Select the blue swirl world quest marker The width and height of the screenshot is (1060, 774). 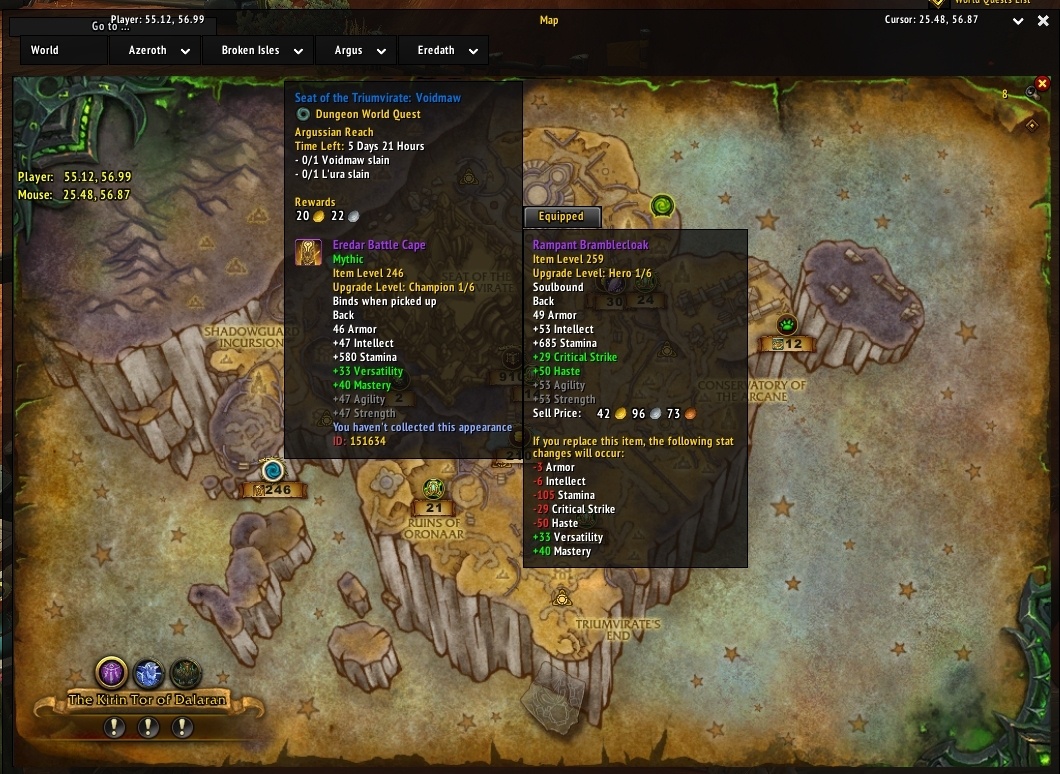click(x=272, y=470)
